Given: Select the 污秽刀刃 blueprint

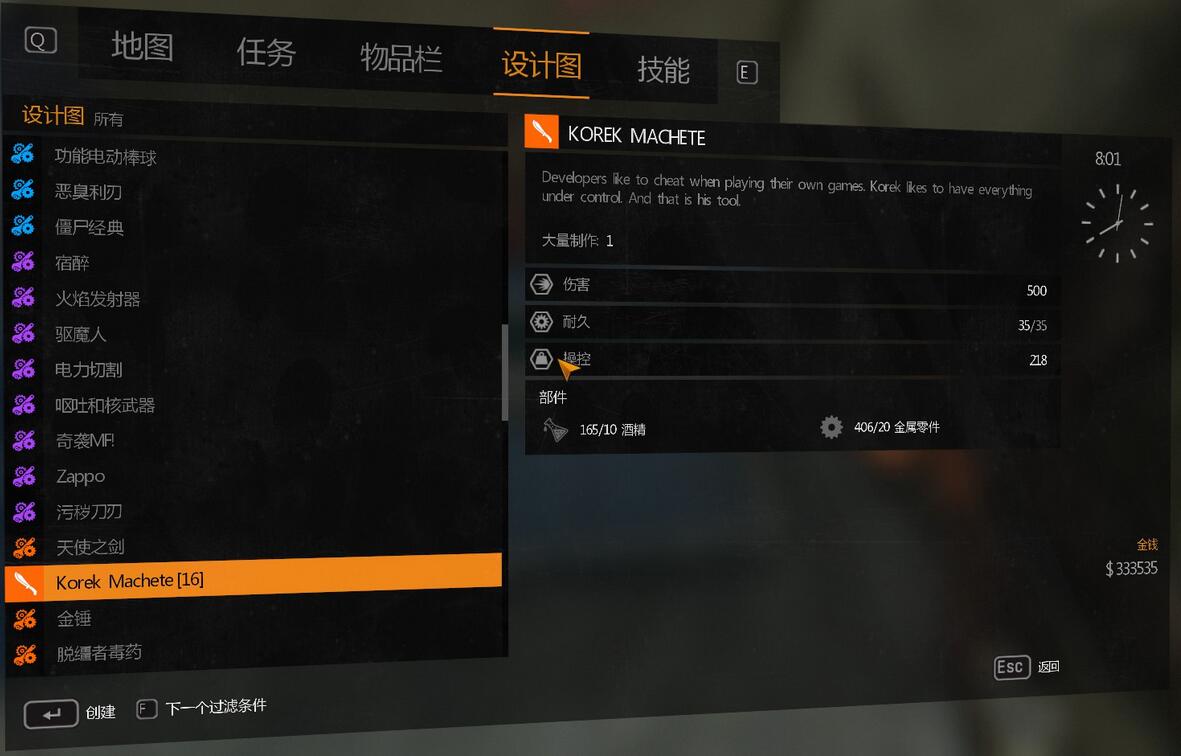Looking at the screenshot, I should click(89, 512).
